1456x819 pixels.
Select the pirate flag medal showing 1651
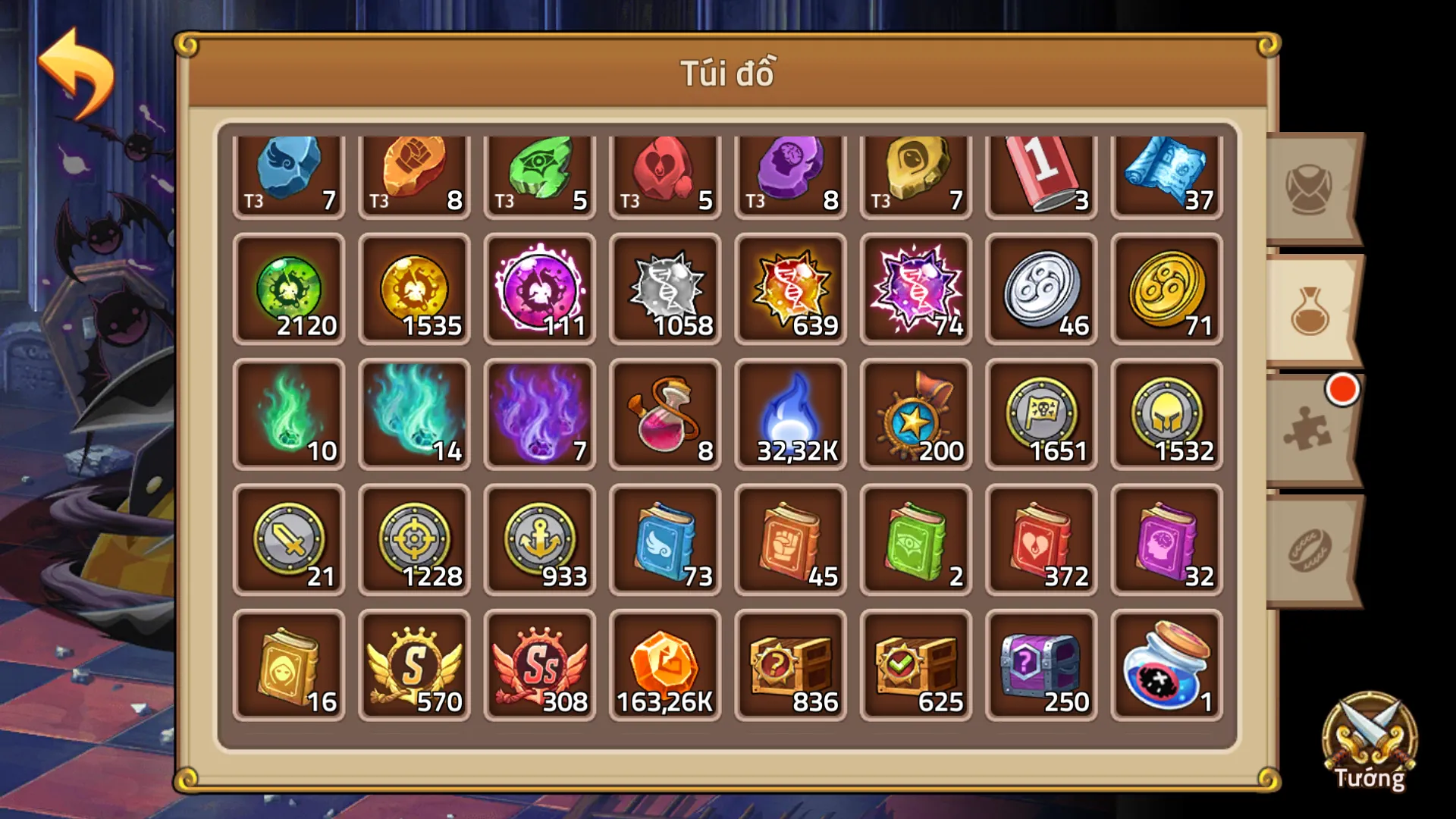click(x=1040, y=413)
